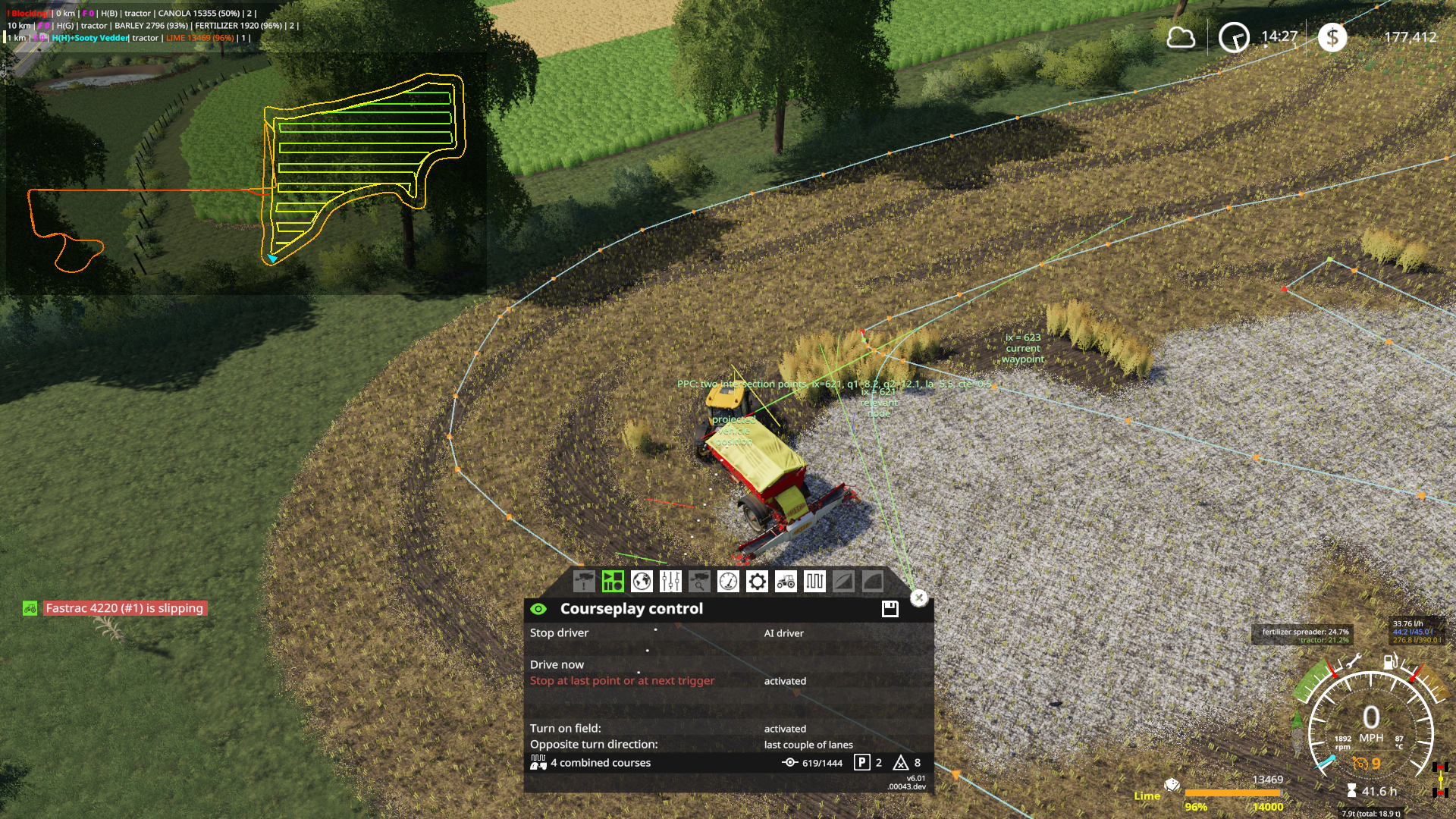Viewport: 1456px width, 819px height.
Task: Toggle Stop at last point or next trigger
Action: (x=622, y=681)
